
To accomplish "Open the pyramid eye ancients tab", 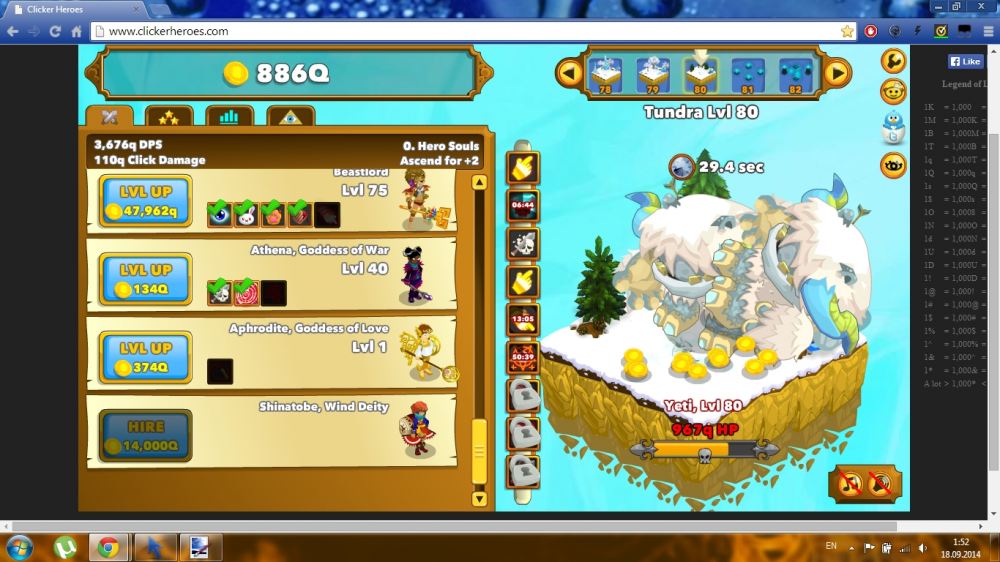I will tap(290, 117).
